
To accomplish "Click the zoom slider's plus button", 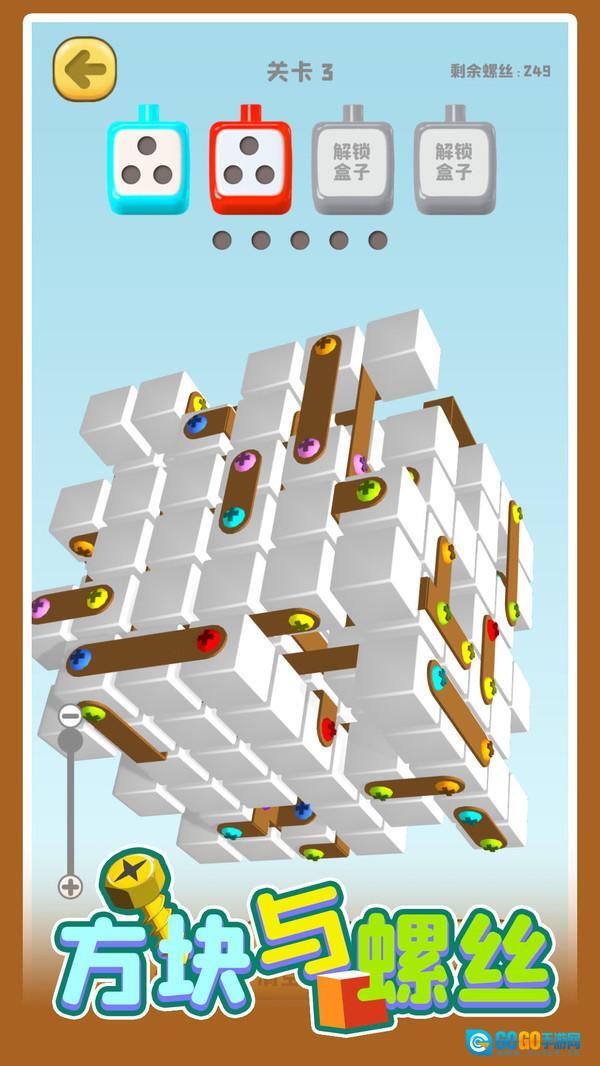I will coord(70,886).
